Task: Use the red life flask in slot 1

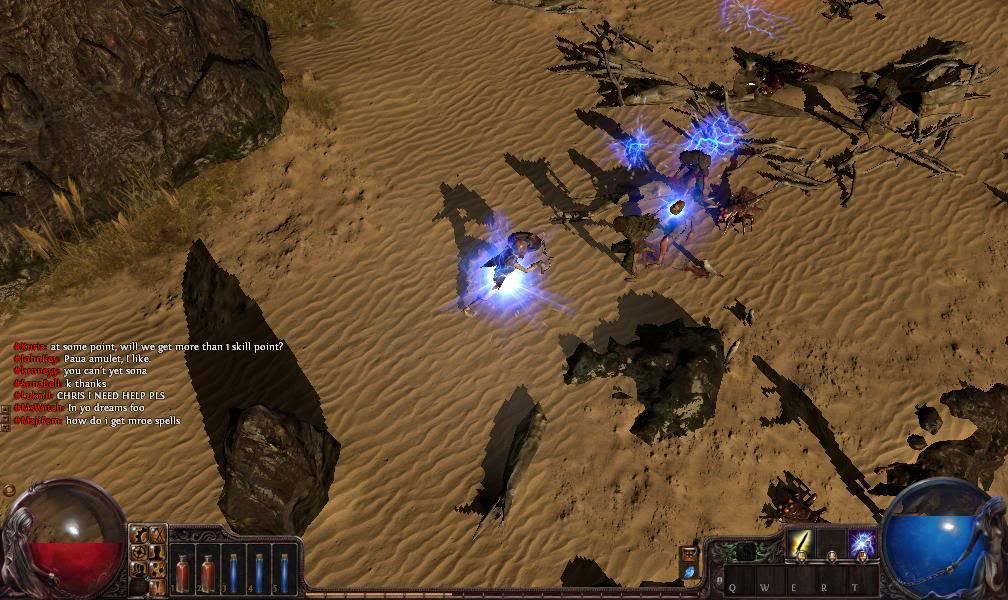Action: tap(184, 571)
